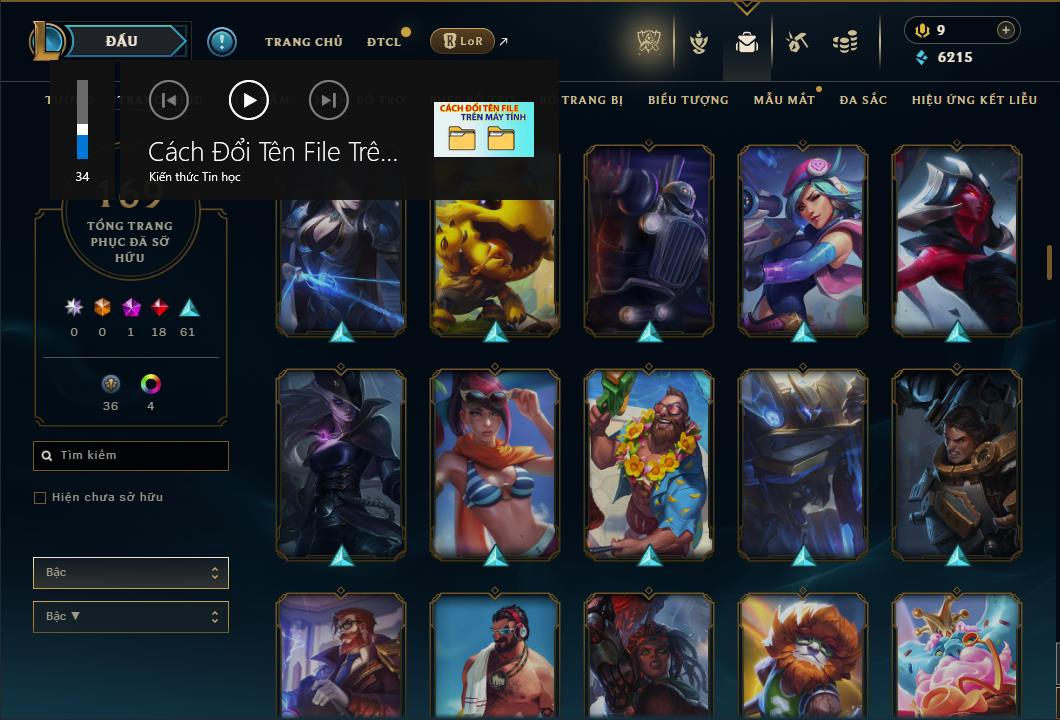1060x720 pixels.
Task: Show the ĐA SẮC tab
Action: pos(863,100)
